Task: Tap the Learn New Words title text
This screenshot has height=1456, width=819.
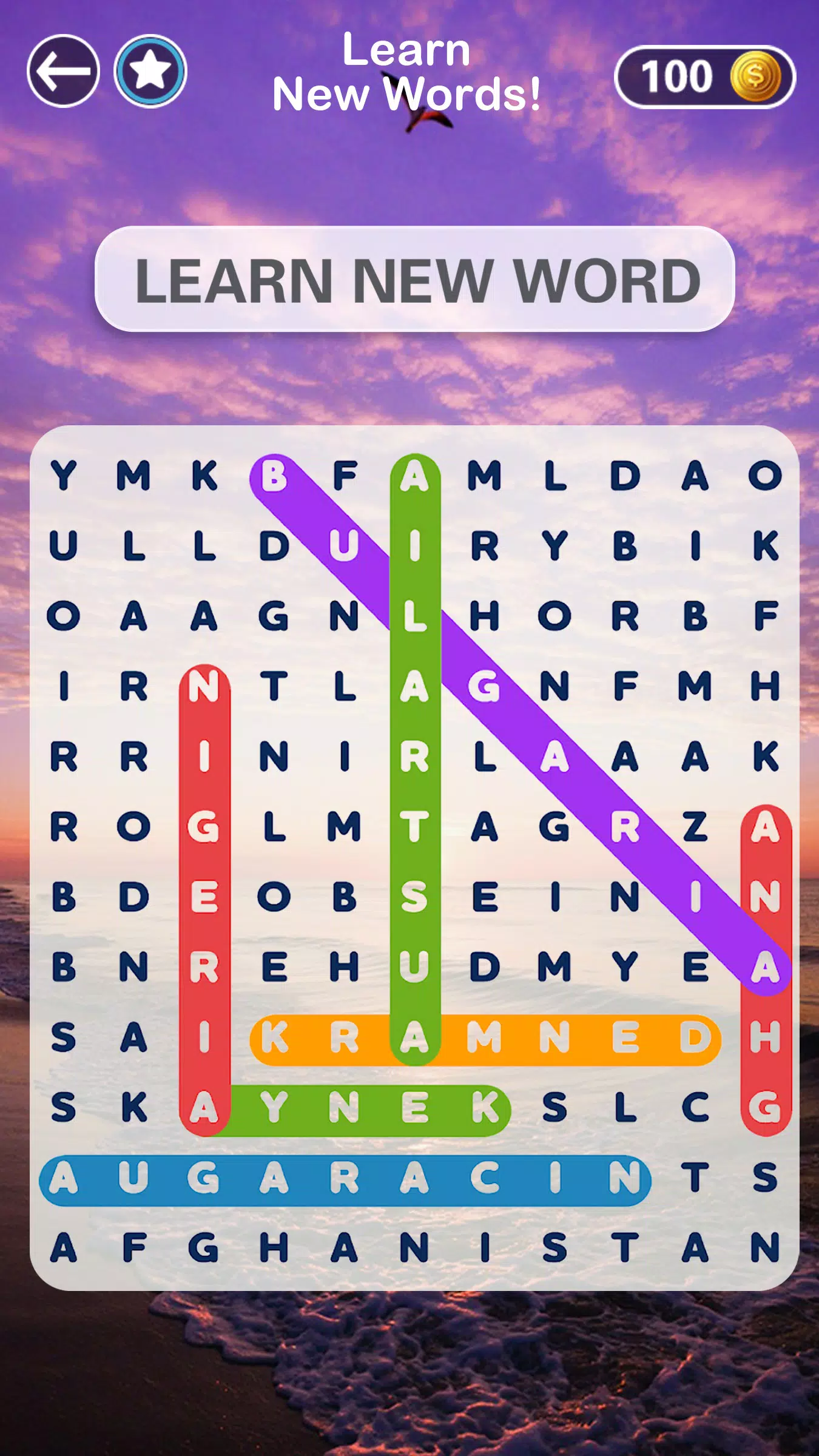Action: [408, 73]
